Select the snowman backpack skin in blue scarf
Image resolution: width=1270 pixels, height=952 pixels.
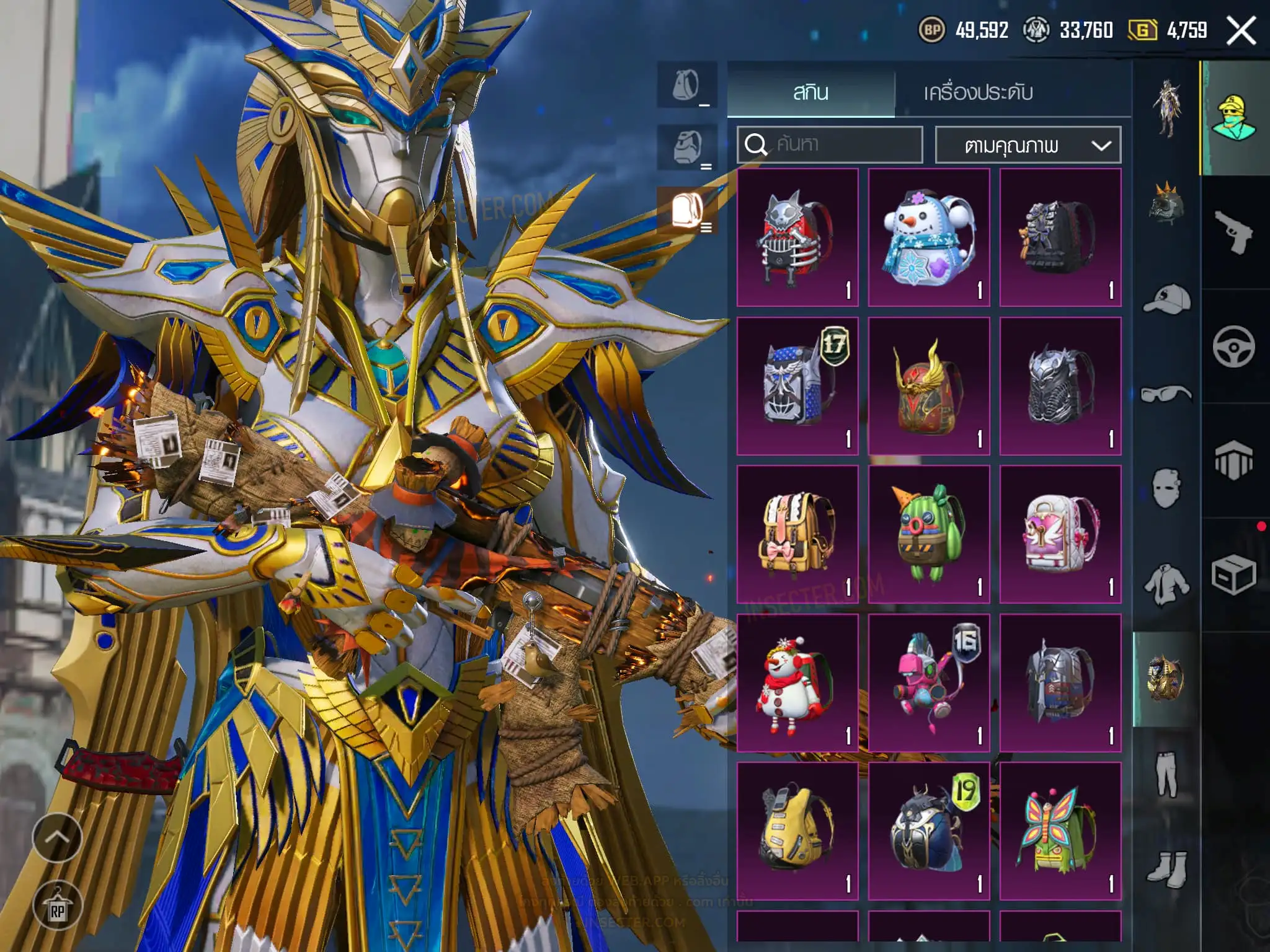928,237
